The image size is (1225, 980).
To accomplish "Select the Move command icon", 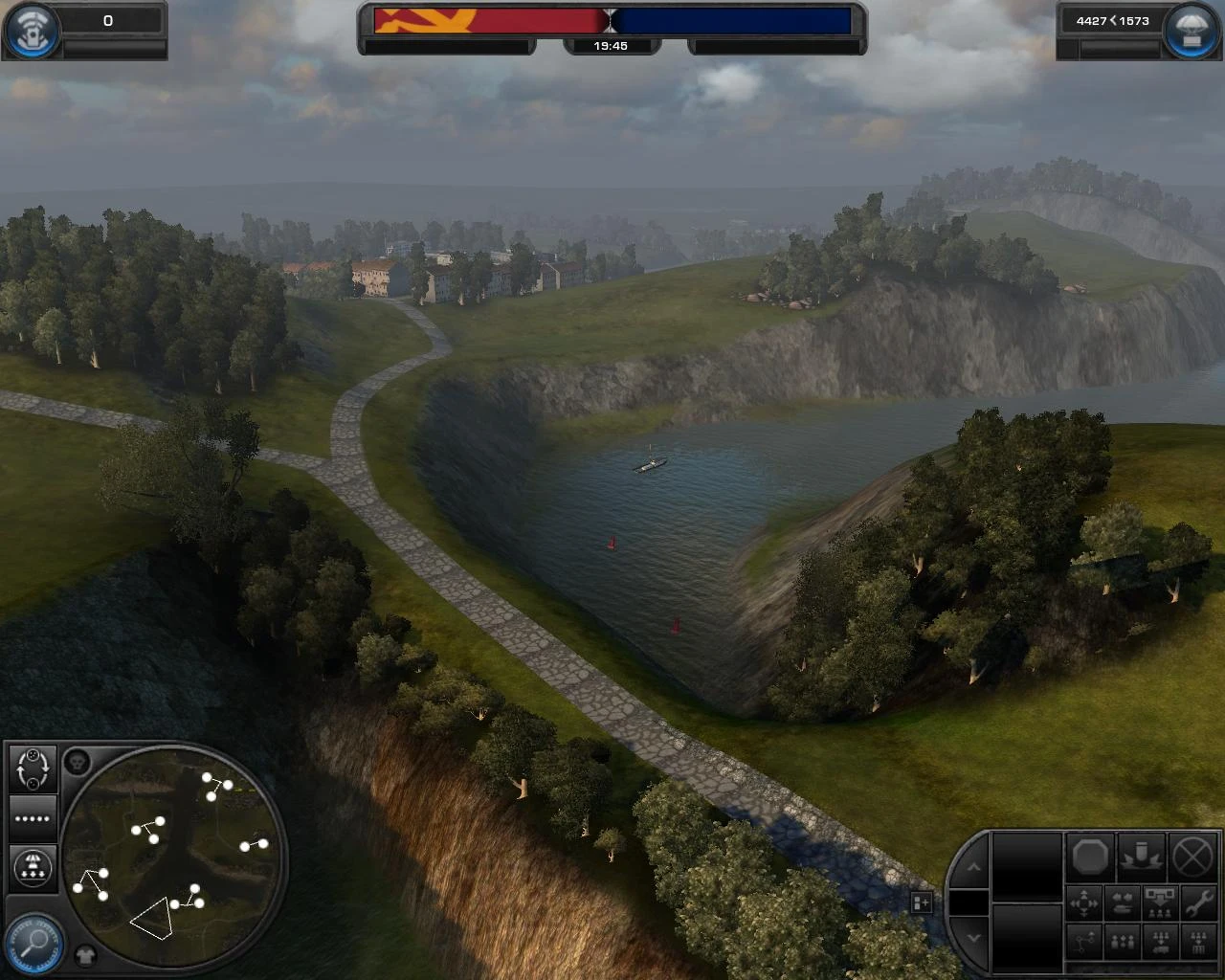I will [1084, 903].
